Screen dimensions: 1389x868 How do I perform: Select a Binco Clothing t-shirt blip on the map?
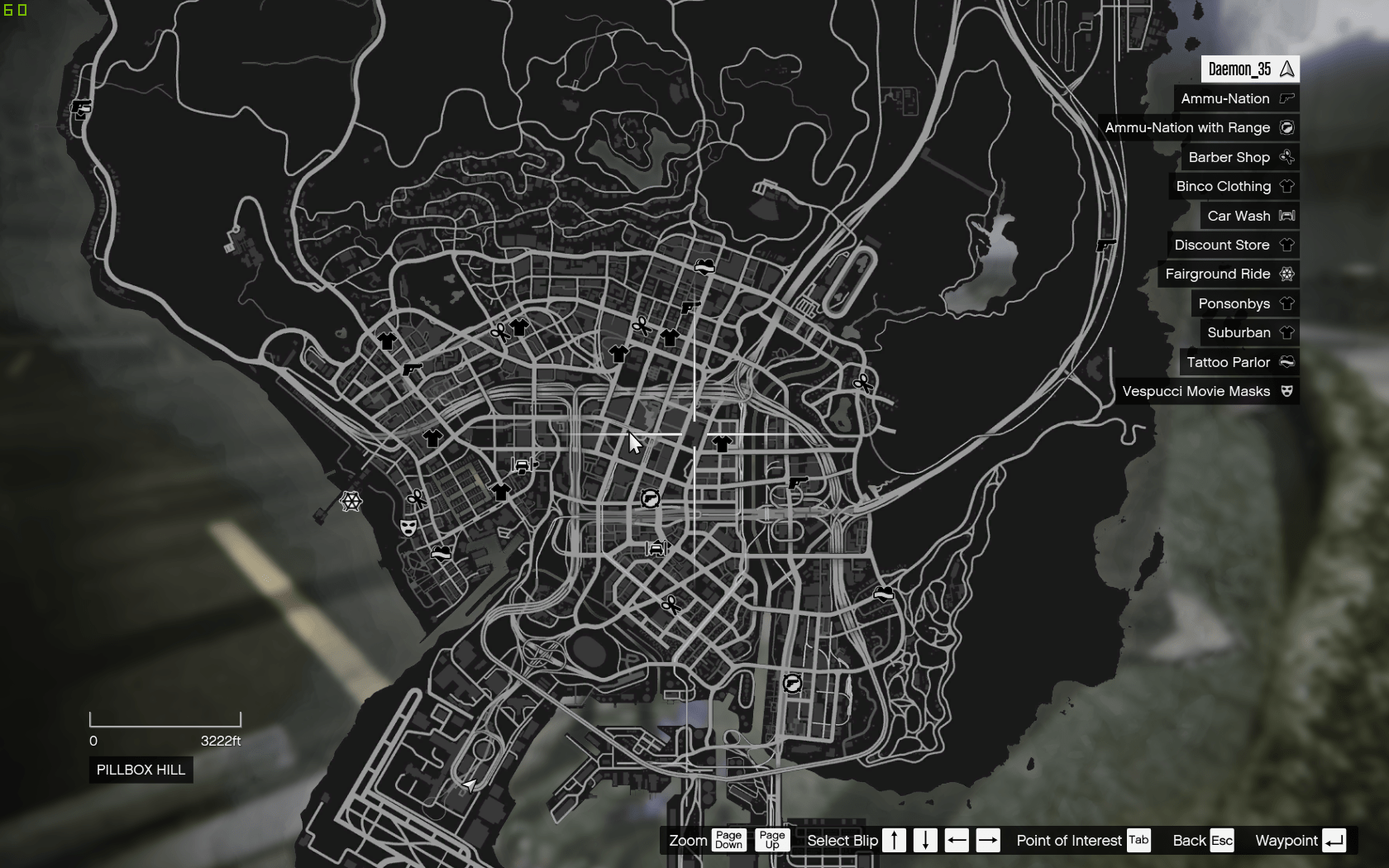tap(387, 341)
